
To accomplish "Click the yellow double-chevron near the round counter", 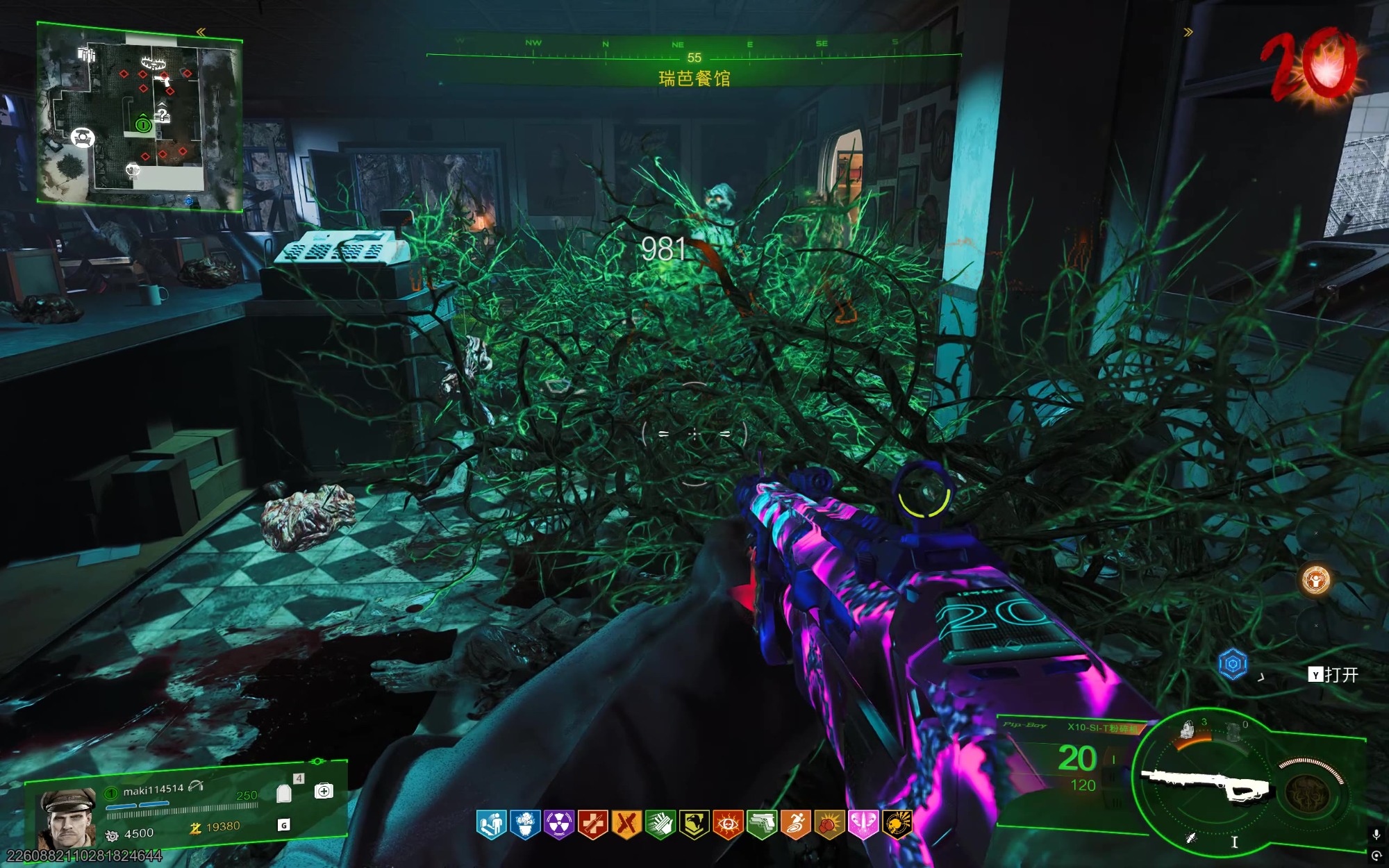I will coord(1188,32).
